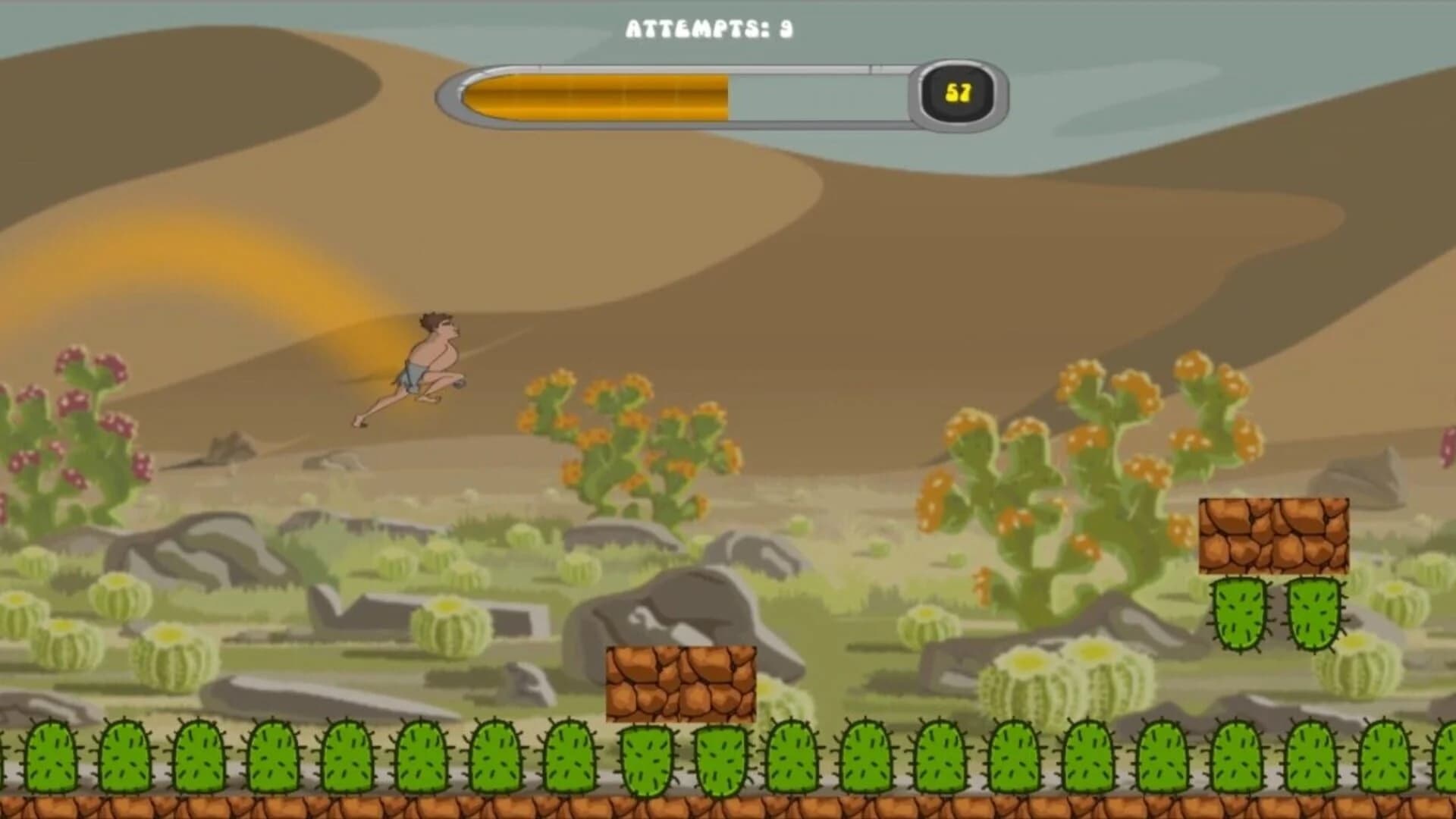Viewport: 1456px width, 819px height.
Task: Click the ATTEMPTS: 9 counter text
Action: click(709, 29)
